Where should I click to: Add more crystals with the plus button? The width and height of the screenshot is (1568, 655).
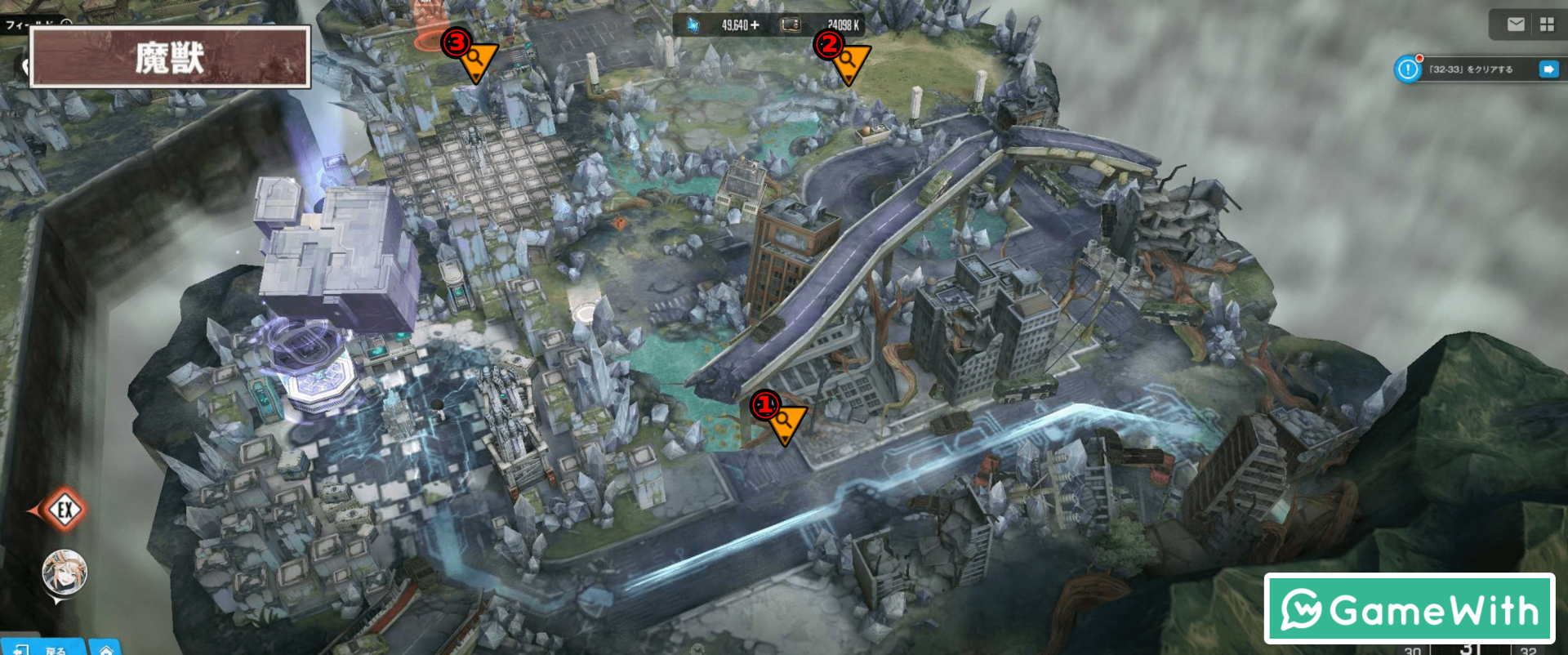755,25
